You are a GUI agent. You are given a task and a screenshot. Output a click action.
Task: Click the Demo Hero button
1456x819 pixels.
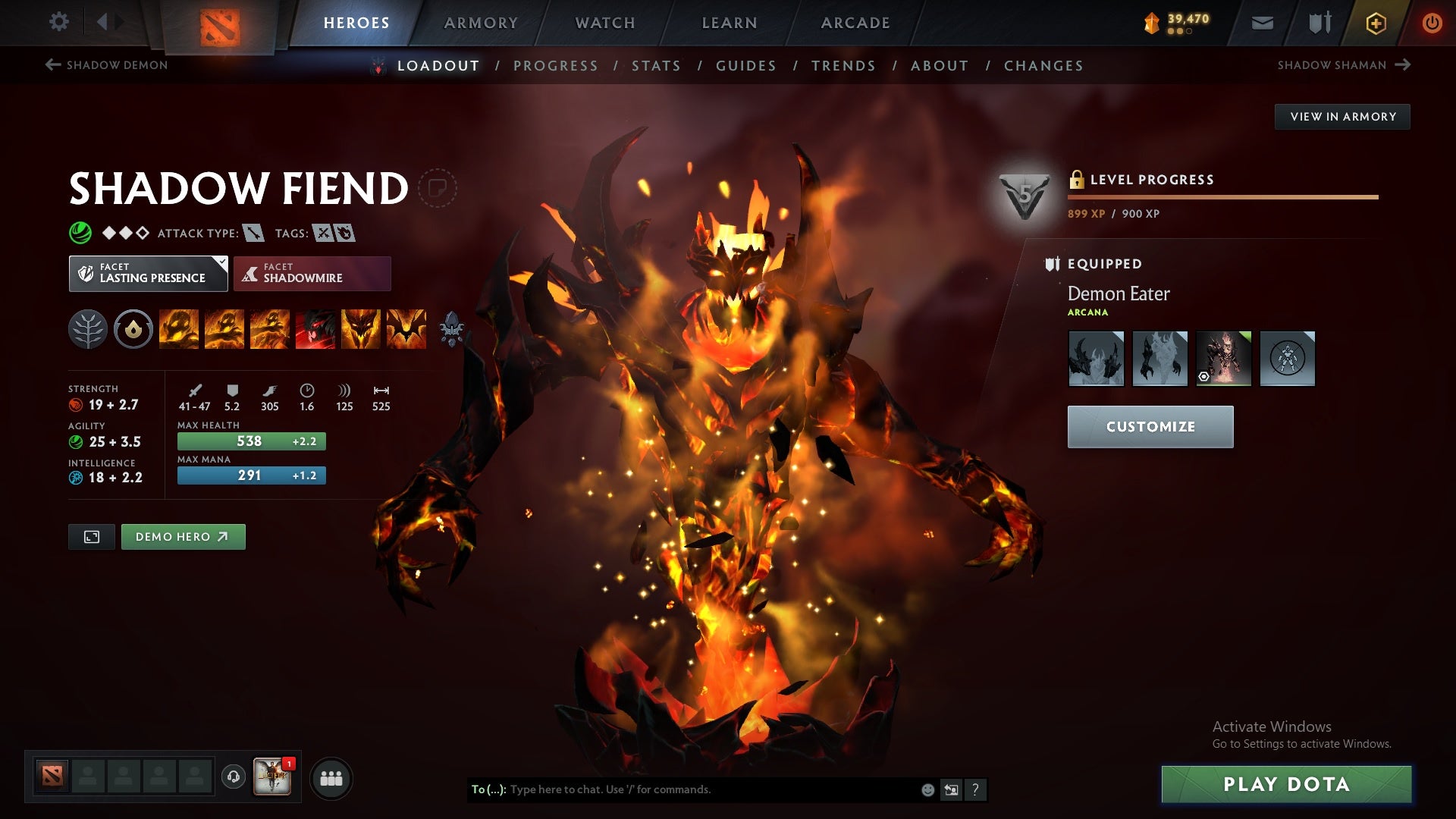point(183,536)
